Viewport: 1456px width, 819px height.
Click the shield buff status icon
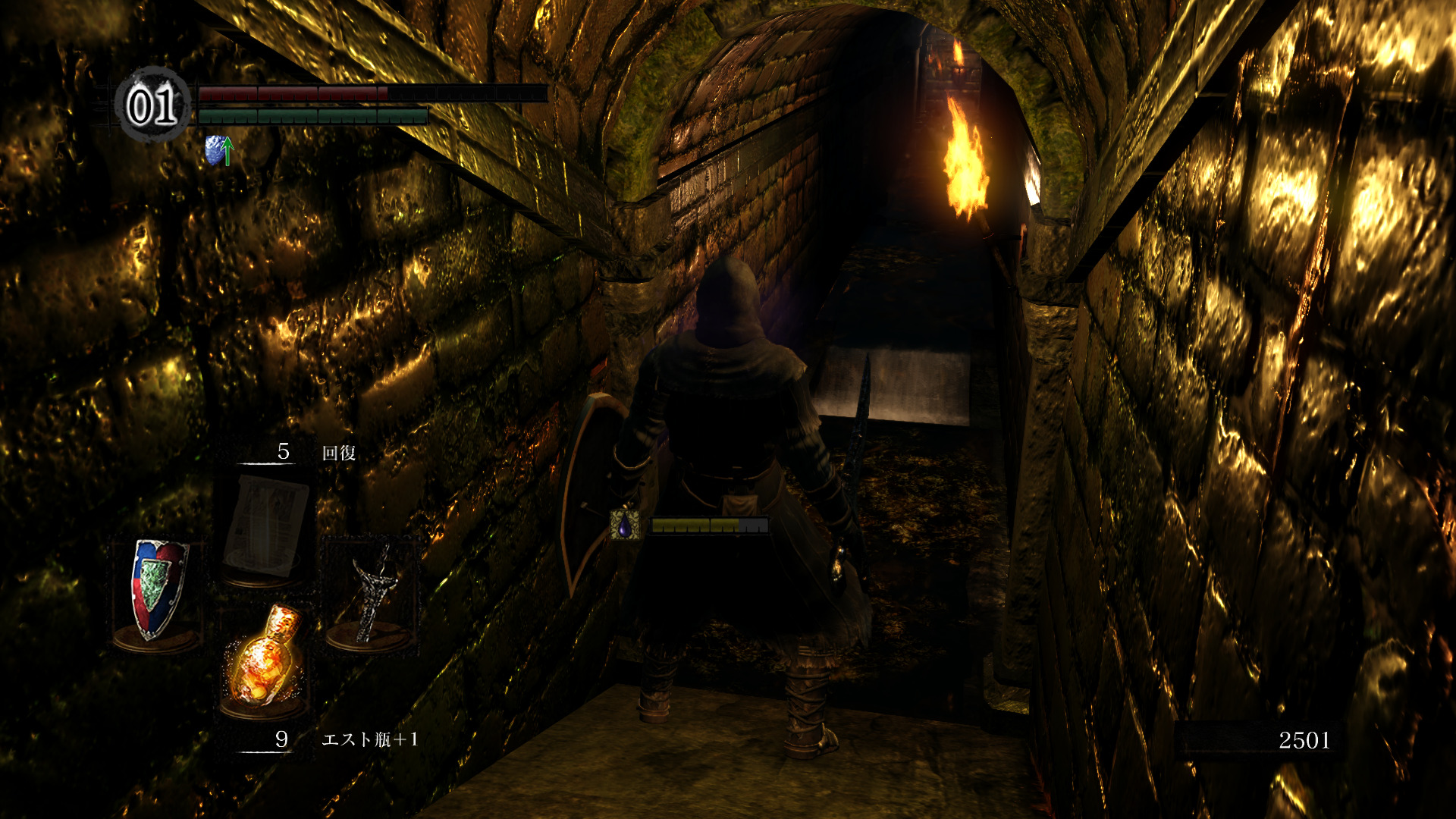(x=218, y=150)
